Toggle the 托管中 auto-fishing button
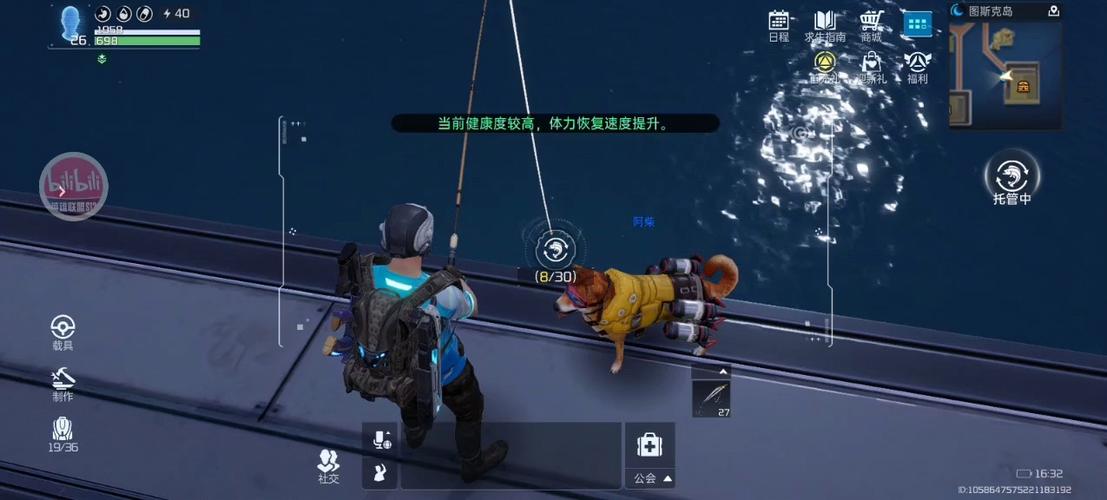The width and height of the screenshot is (1107, 500). [x=1012, y=177]
